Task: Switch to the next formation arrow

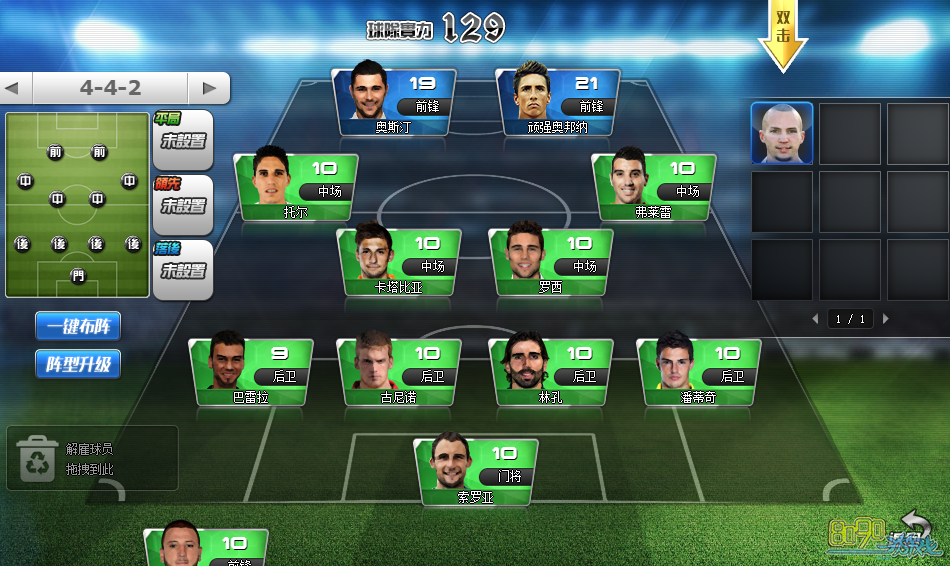Action: pyautogui.click(x=209, y=88)
